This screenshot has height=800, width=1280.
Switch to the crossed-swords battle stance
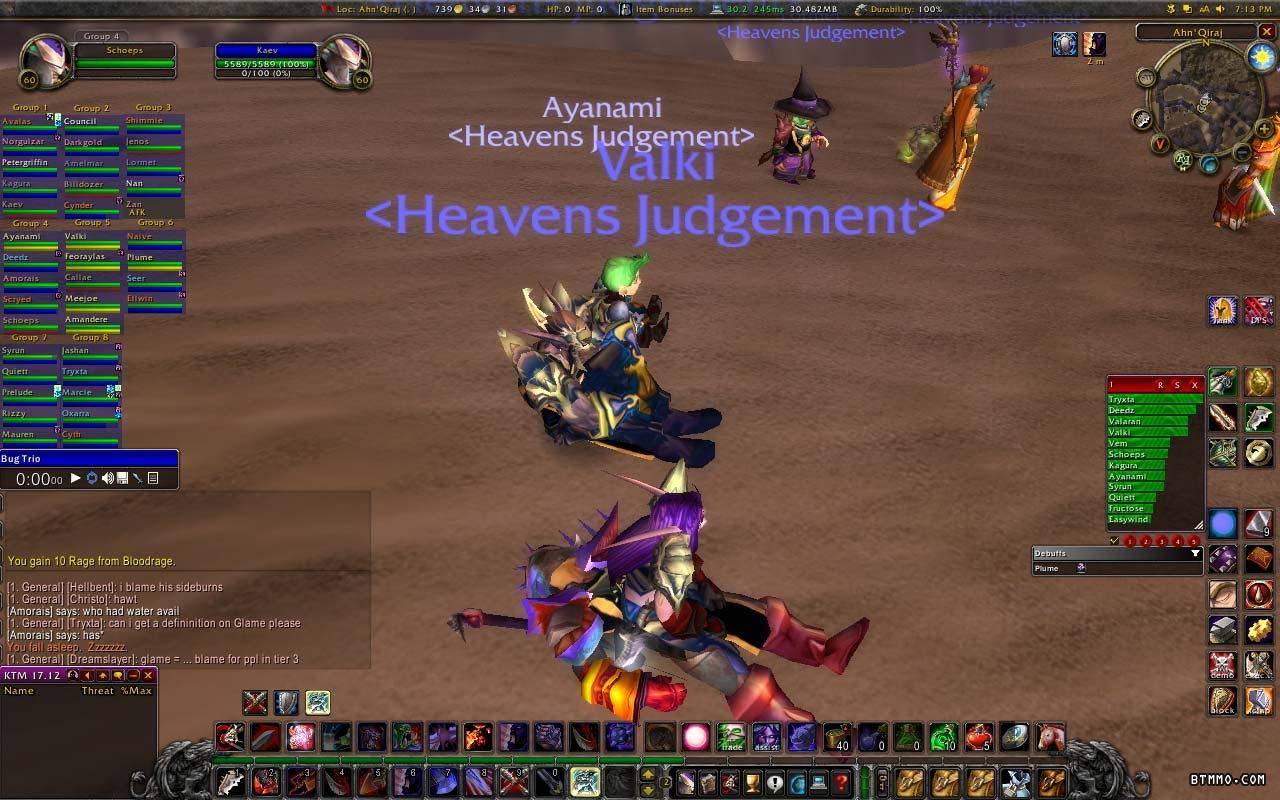[255, 703]
